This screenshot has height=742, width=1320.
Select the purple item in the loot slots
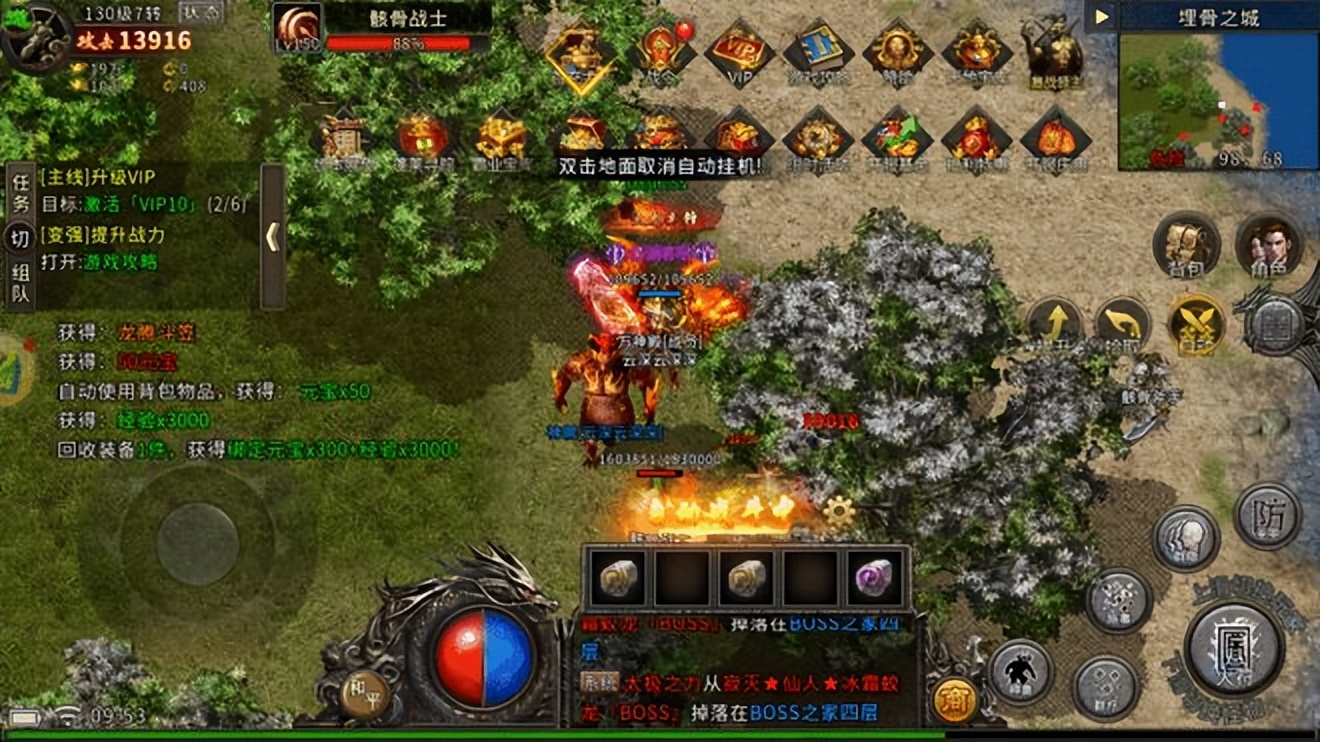(875, 578)
